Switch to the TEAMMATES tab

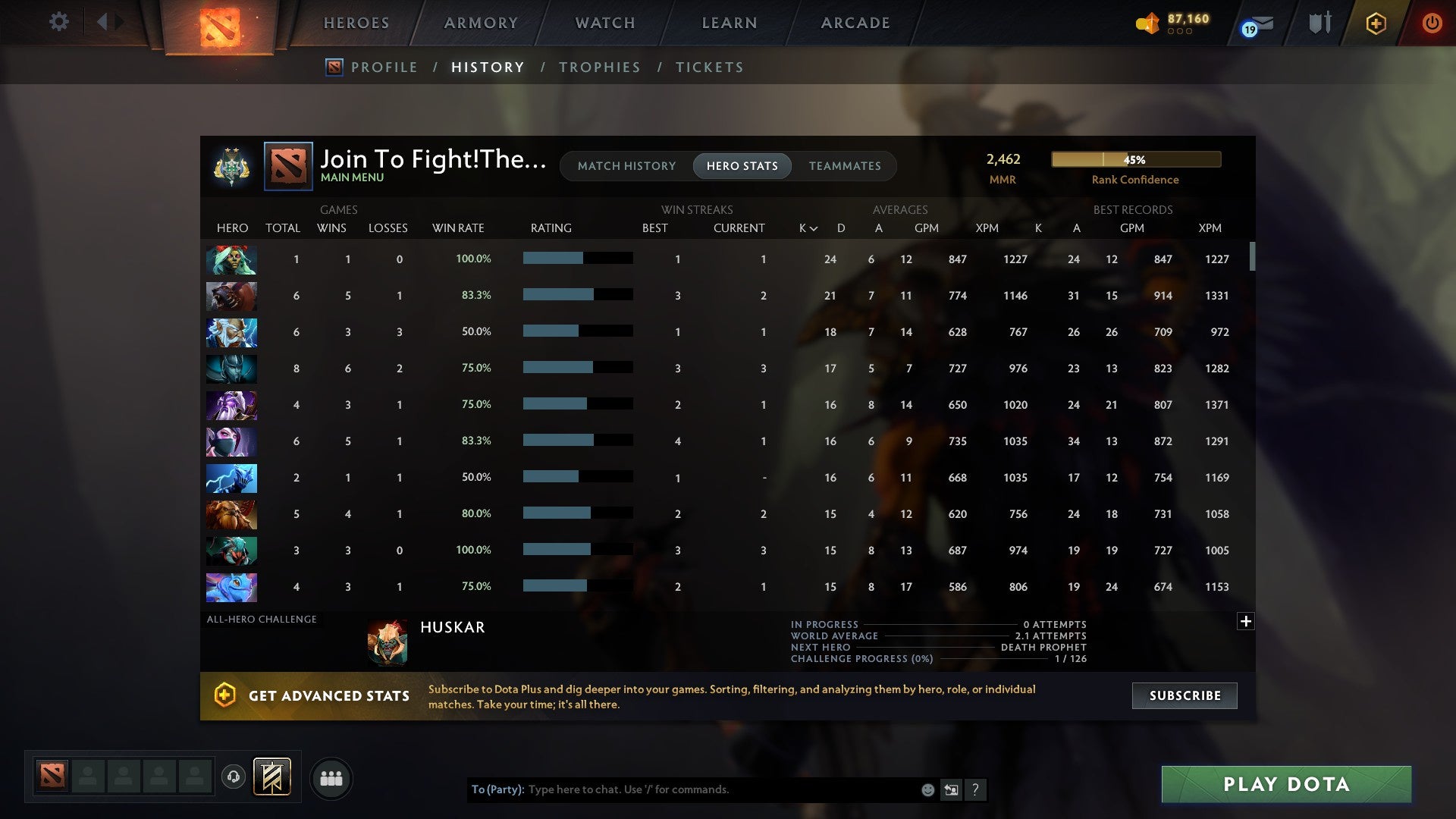click(845, 166)
